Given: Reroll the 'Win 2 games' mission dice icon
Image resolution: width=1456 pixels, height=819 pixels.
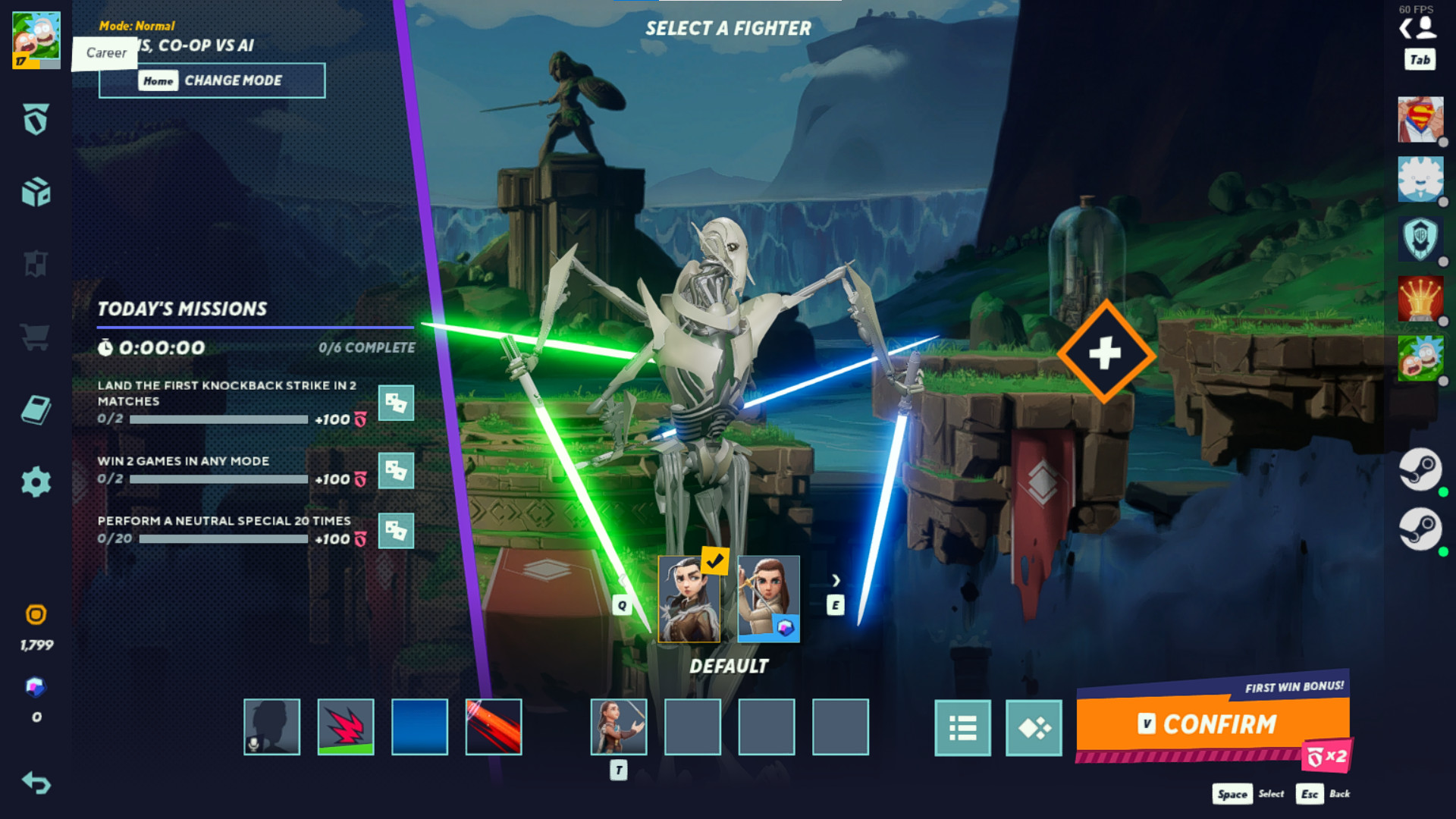Looking at the screenshot, I should (397, 472).
